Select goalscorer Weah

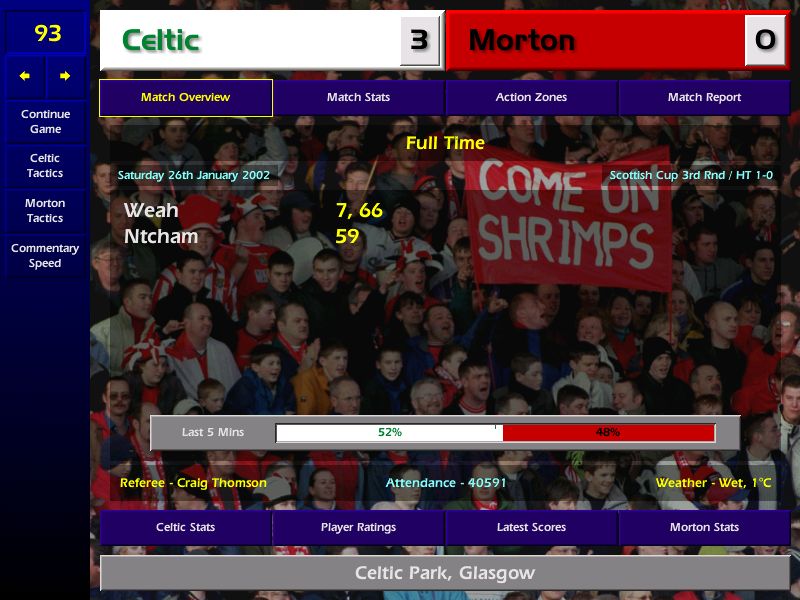point(151,210)
